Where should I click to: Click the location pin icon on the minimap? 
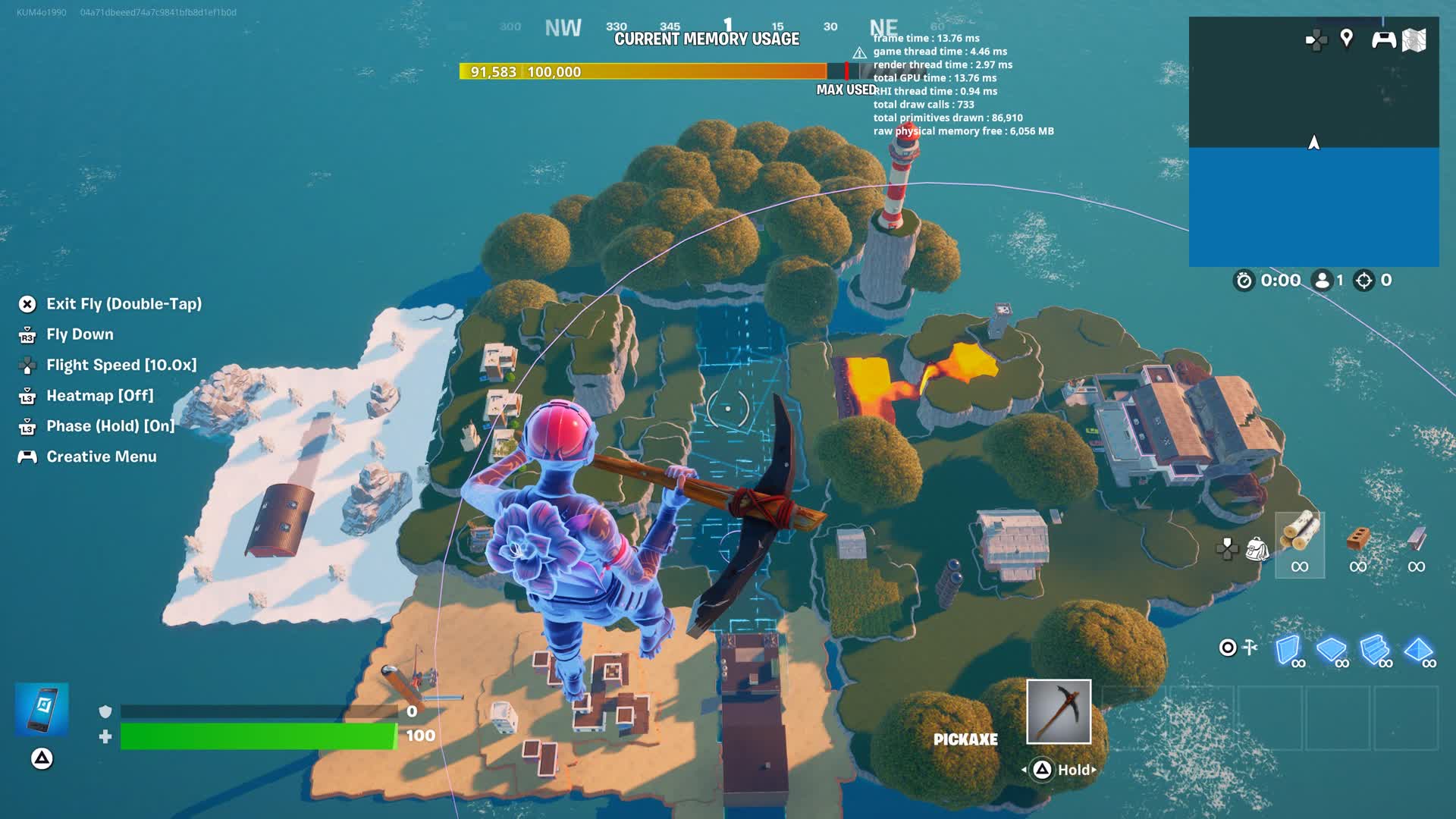(x=1347, y=37)
